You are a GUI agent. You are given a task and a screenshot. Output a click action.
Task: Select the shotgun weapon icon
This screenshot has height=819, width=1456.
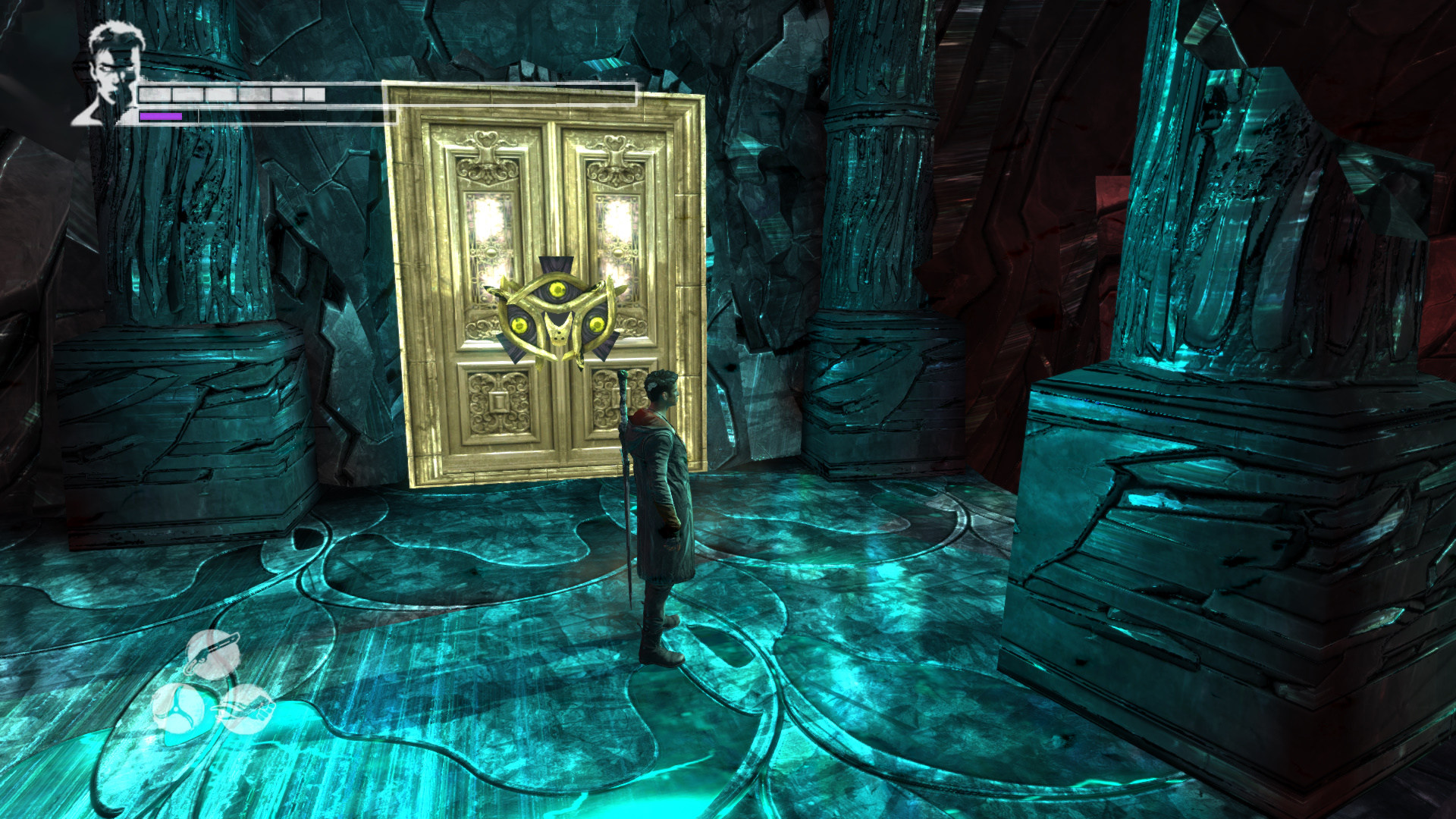point(213,654)
